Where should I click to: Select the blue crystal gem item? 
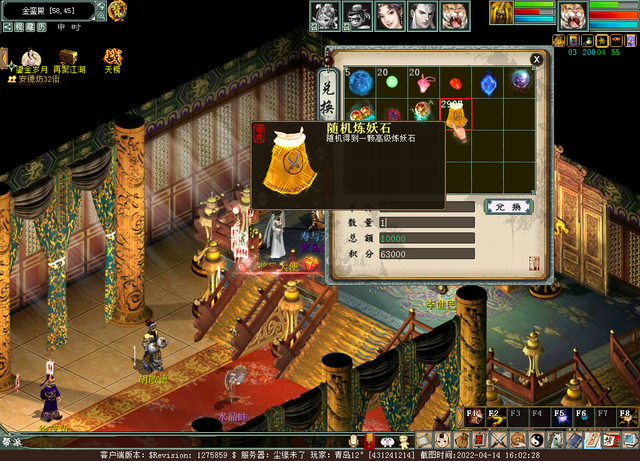tap(488, 83)
